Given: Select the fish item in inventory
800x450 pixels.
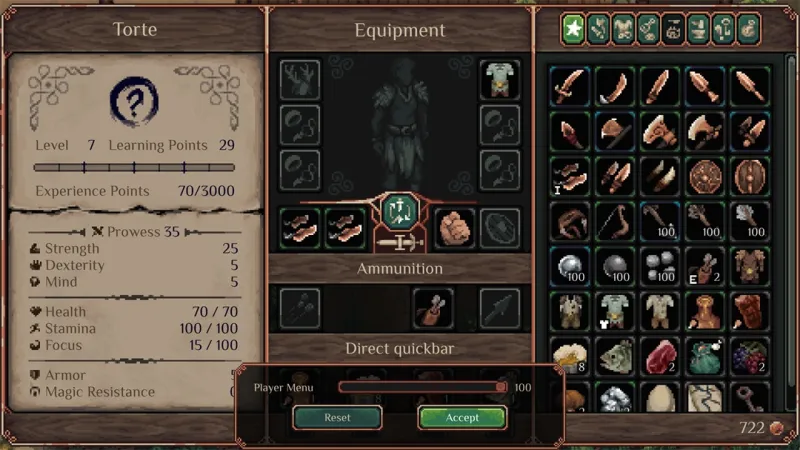Looking at the screenshot, I should pyautogui.click(x=613, y=356).
